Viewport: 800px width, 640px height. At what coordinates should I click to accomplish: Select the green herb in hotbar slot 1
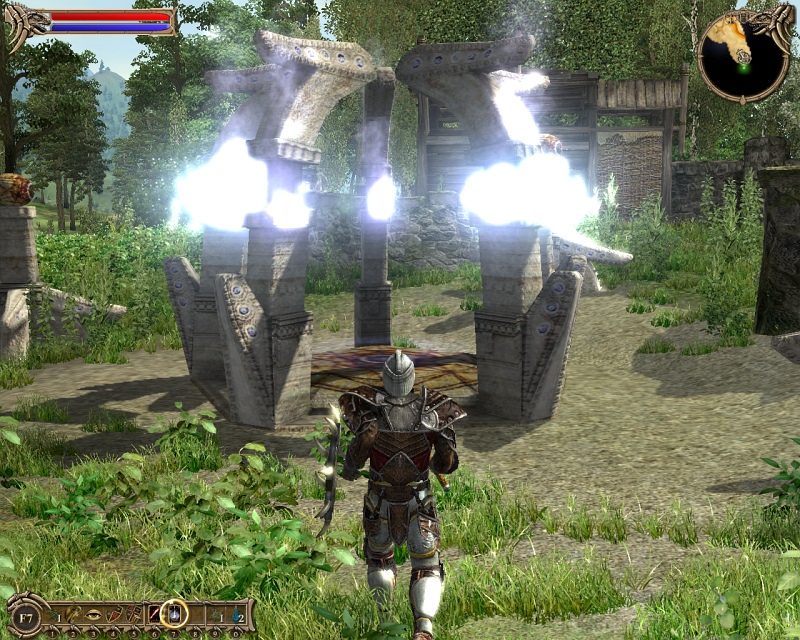(x=54, y=615)
